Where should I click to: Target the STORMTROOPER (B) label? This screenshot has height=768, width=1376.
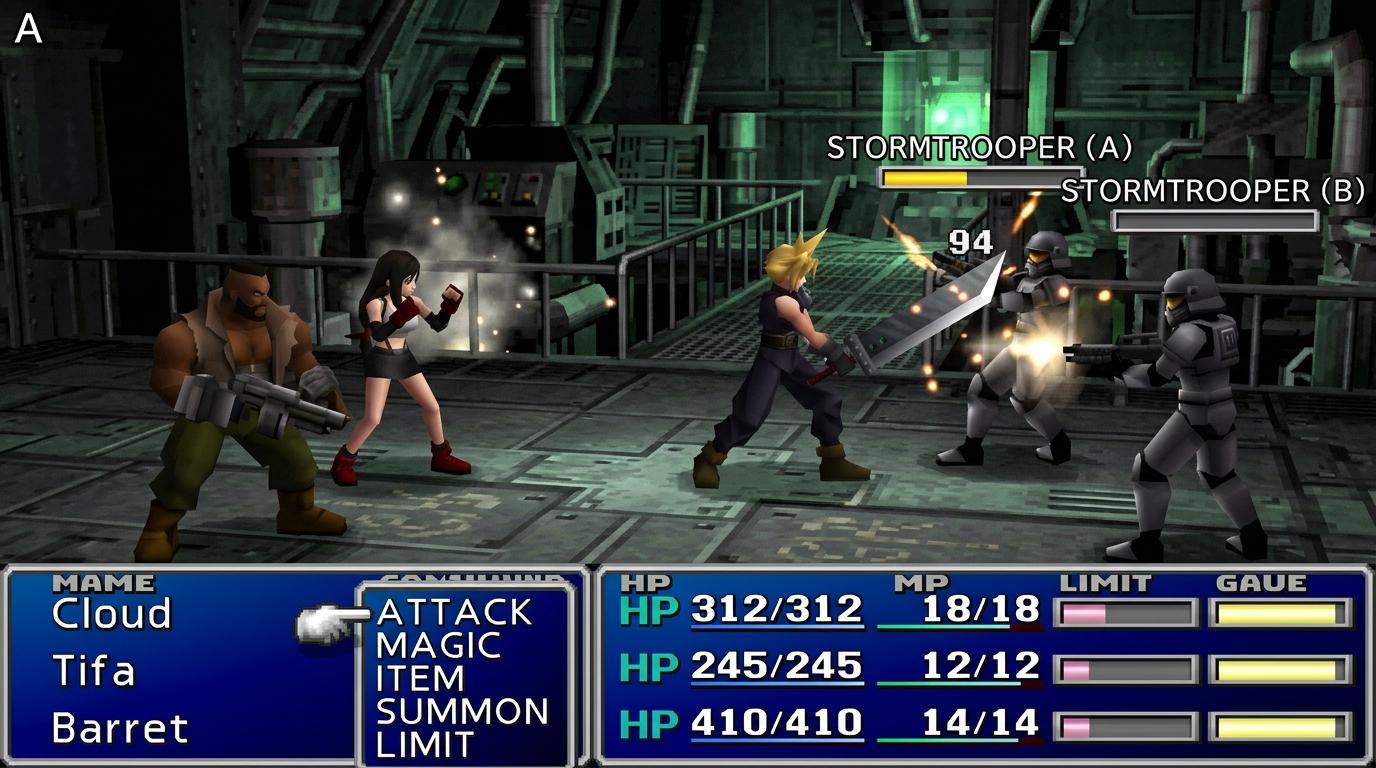(x=1212, y=191)
